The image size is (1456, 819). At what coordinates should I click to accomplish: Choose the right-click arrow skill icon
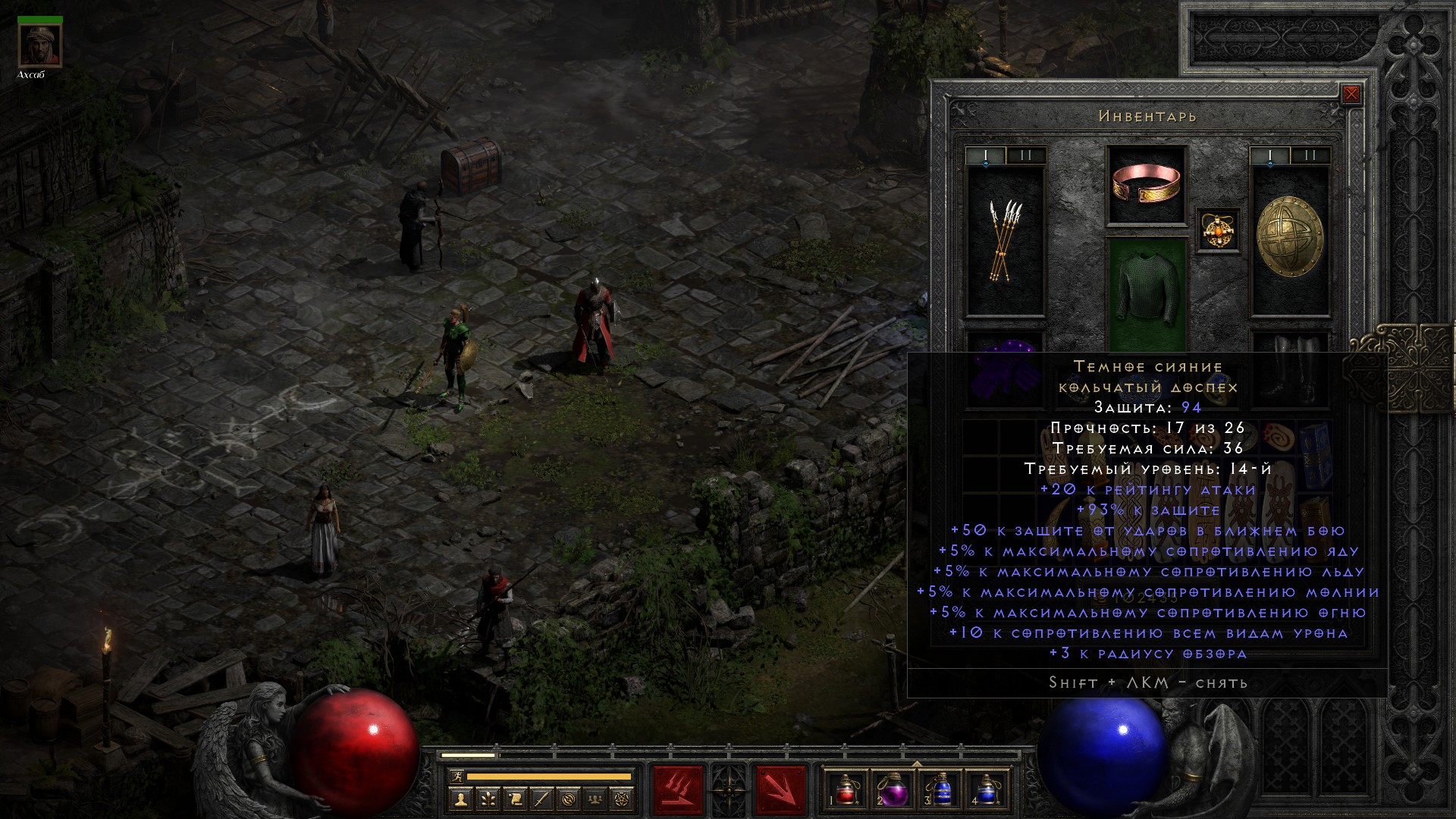[x=780, y=789]
